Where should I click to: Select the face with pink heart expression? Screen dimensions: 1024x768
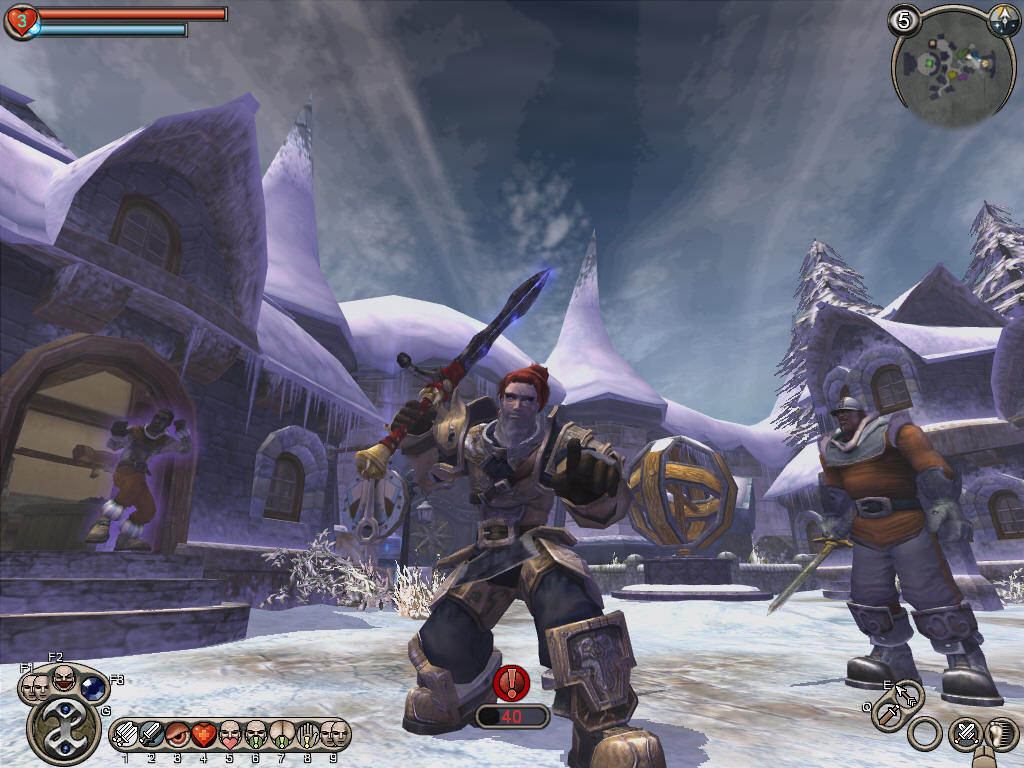229,735
